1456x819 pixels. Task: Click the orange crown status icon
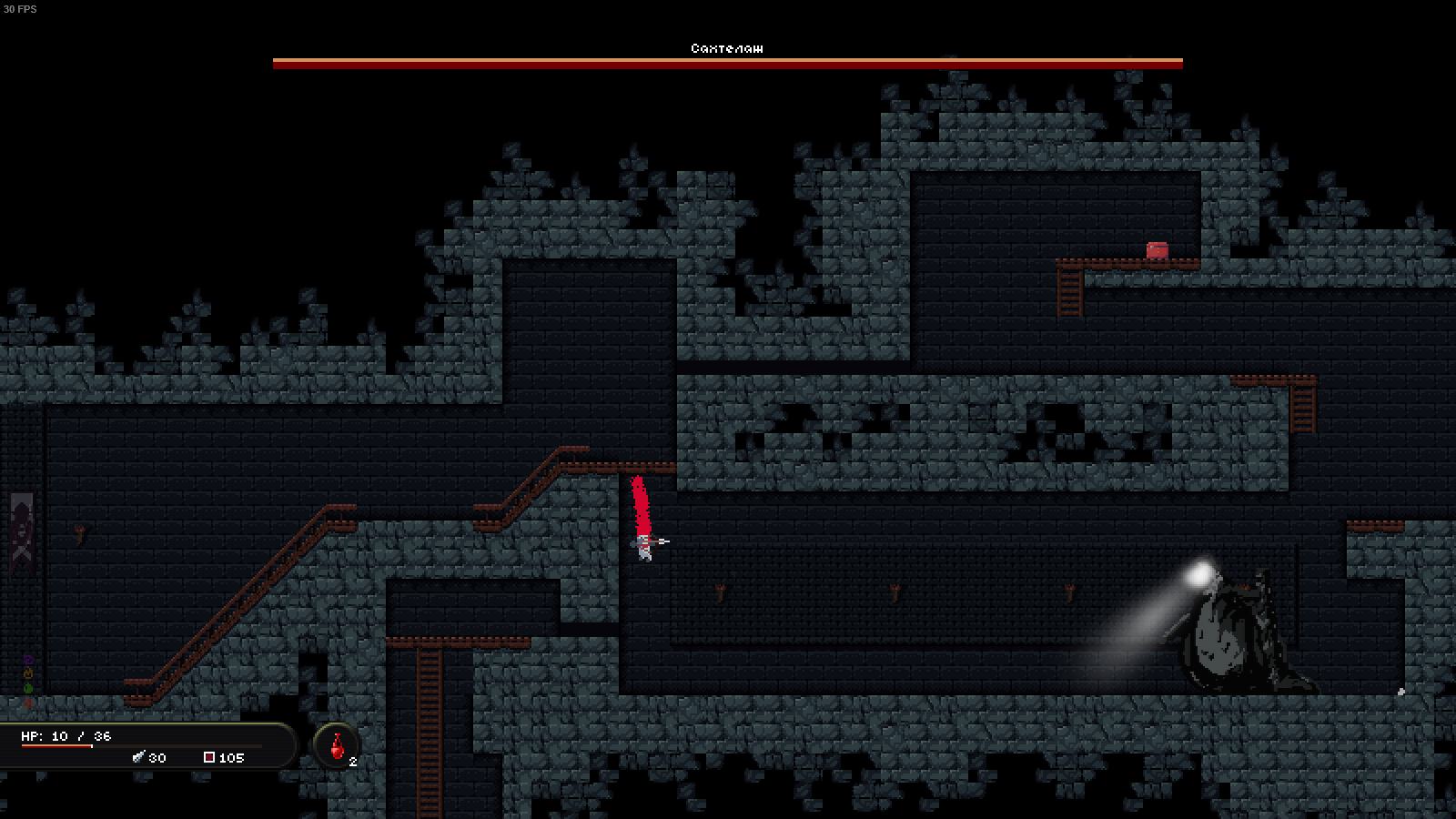28,673
